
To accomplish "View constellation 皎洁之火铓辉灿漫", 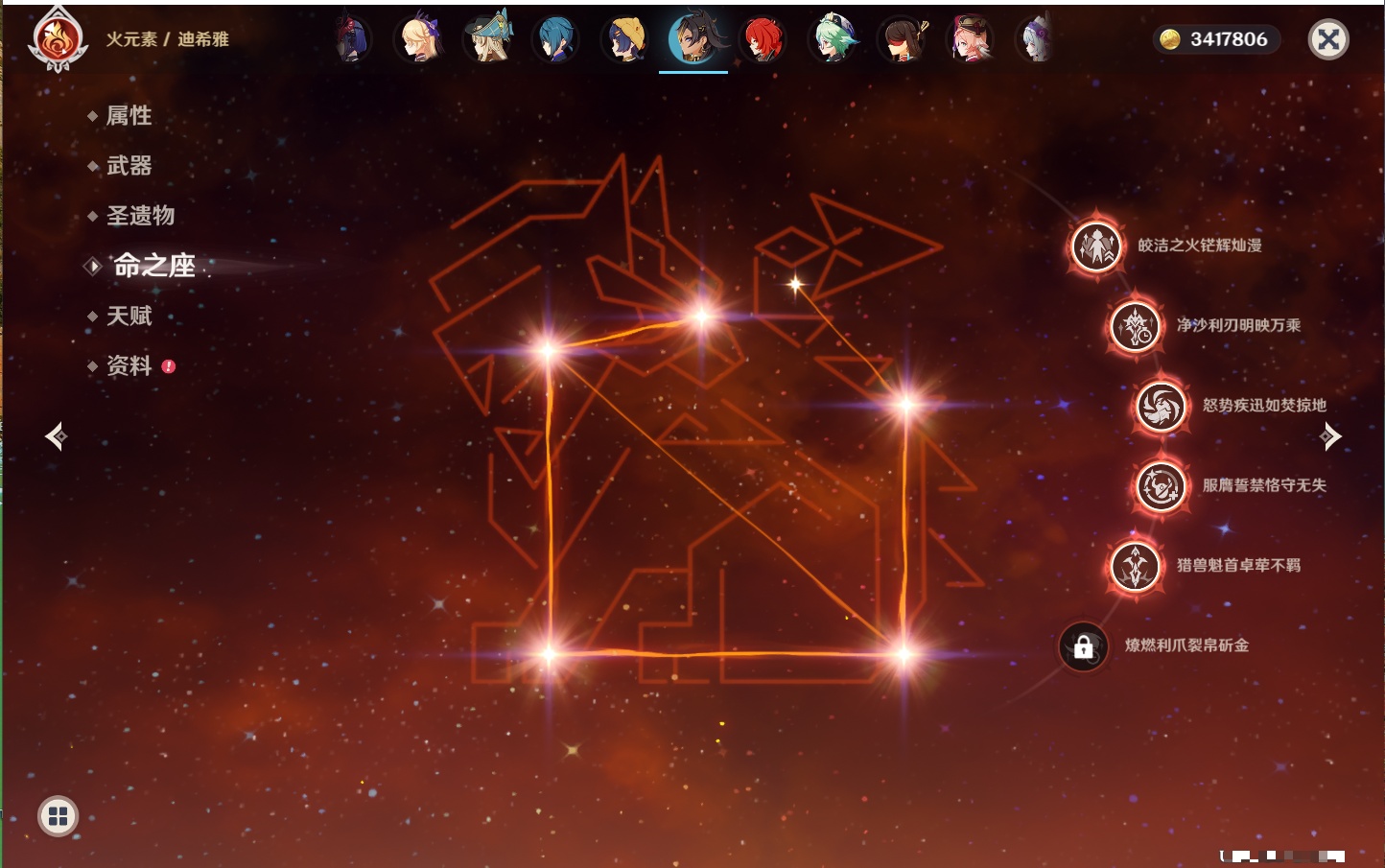I will pyautogui.click(x=1096, y=246).
